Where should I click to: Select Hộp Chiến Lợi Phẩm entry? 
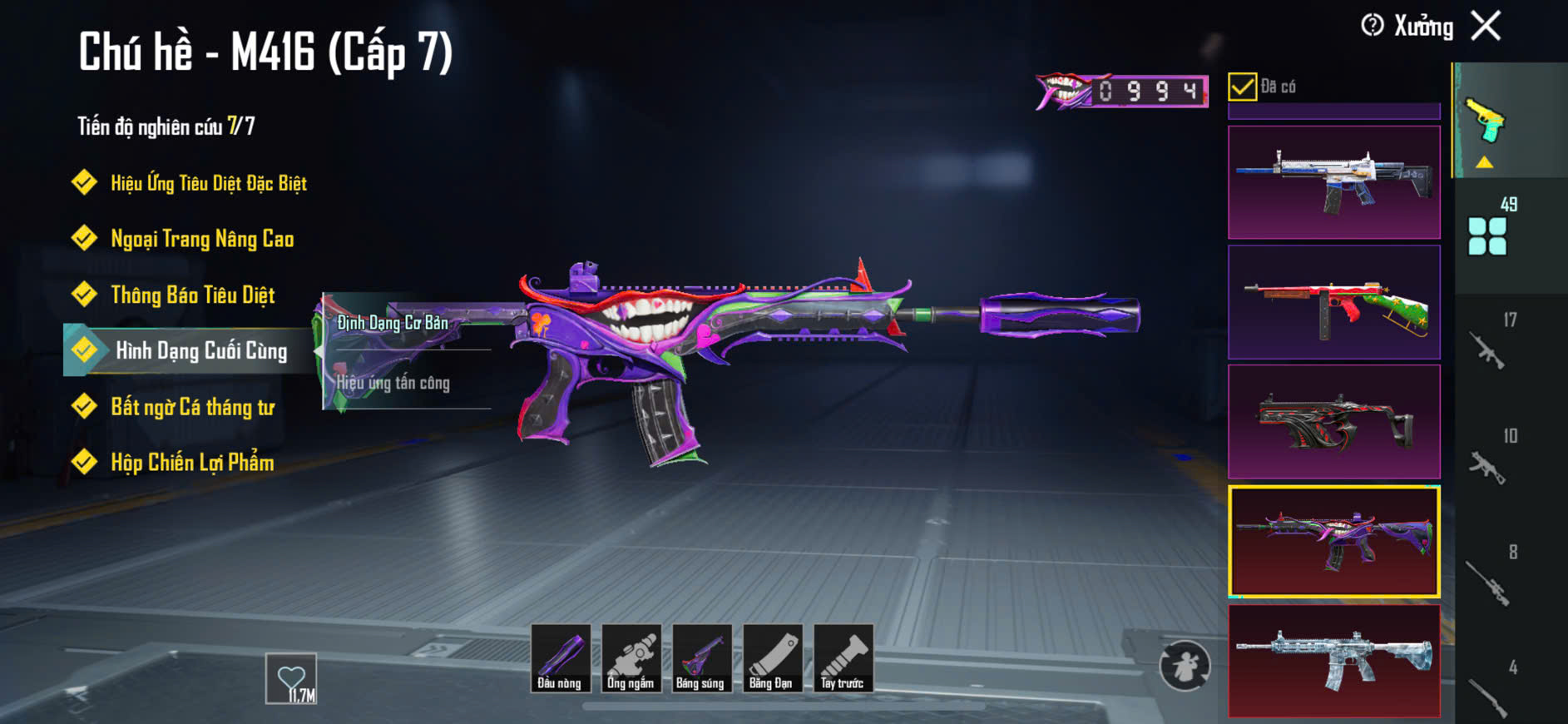[x=191, y=463]
